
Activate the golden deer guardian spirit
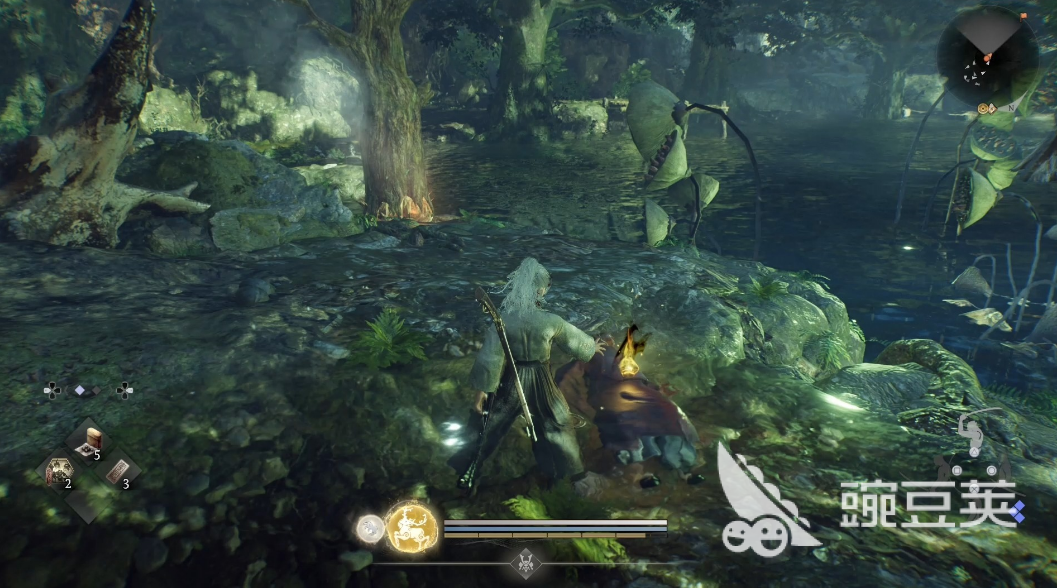(411, 524)
